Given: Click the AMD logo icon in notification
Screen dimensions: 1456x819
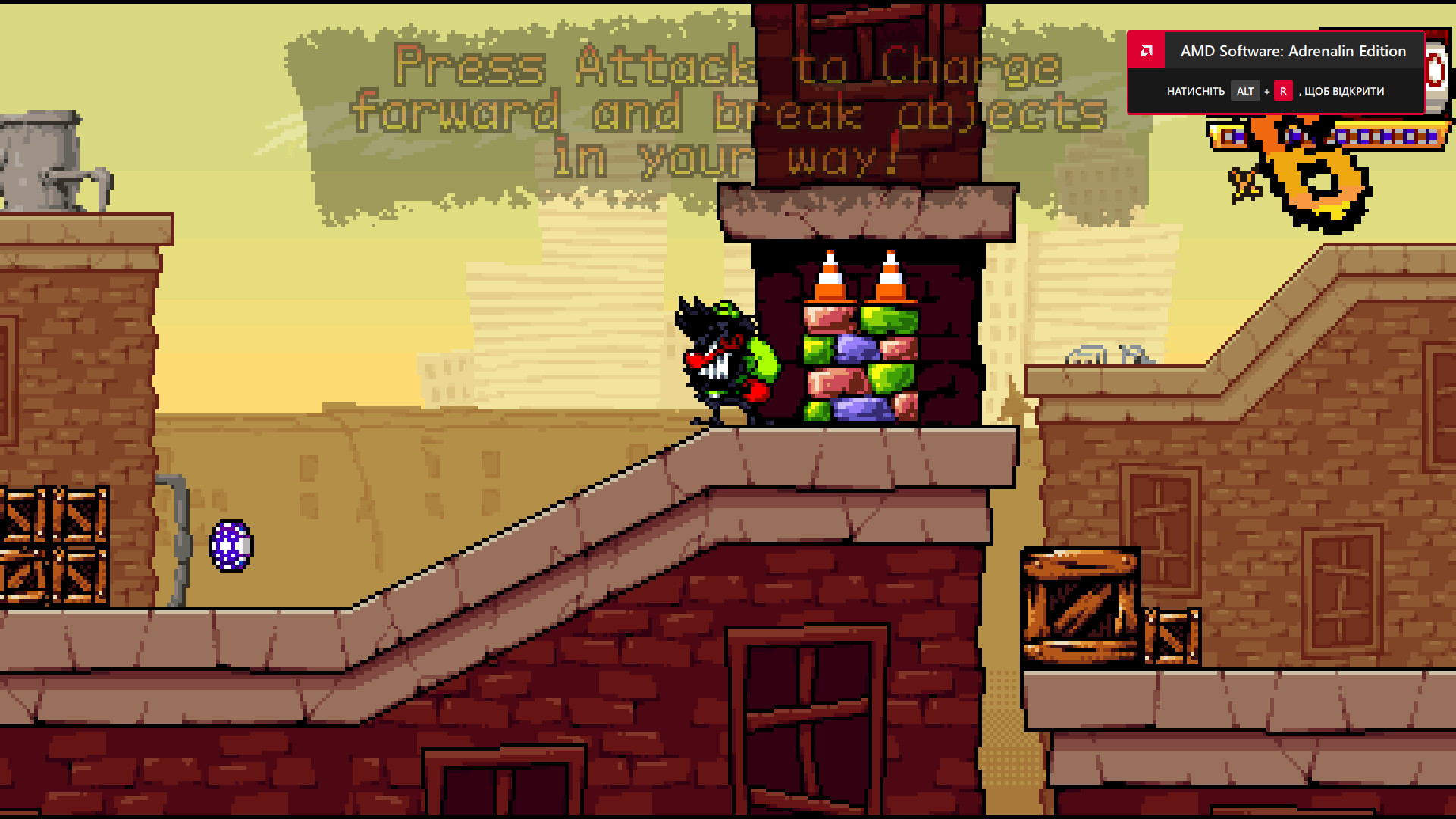Looking at the screenshot, I should tap(1146, 51).
